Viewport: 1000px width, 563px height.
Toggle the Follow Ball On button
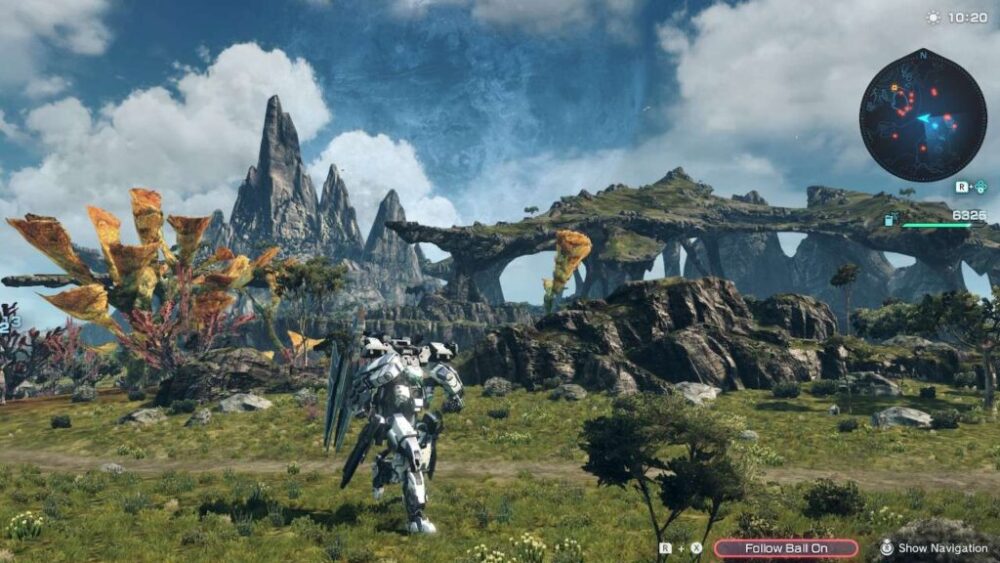tap(785, 548)
